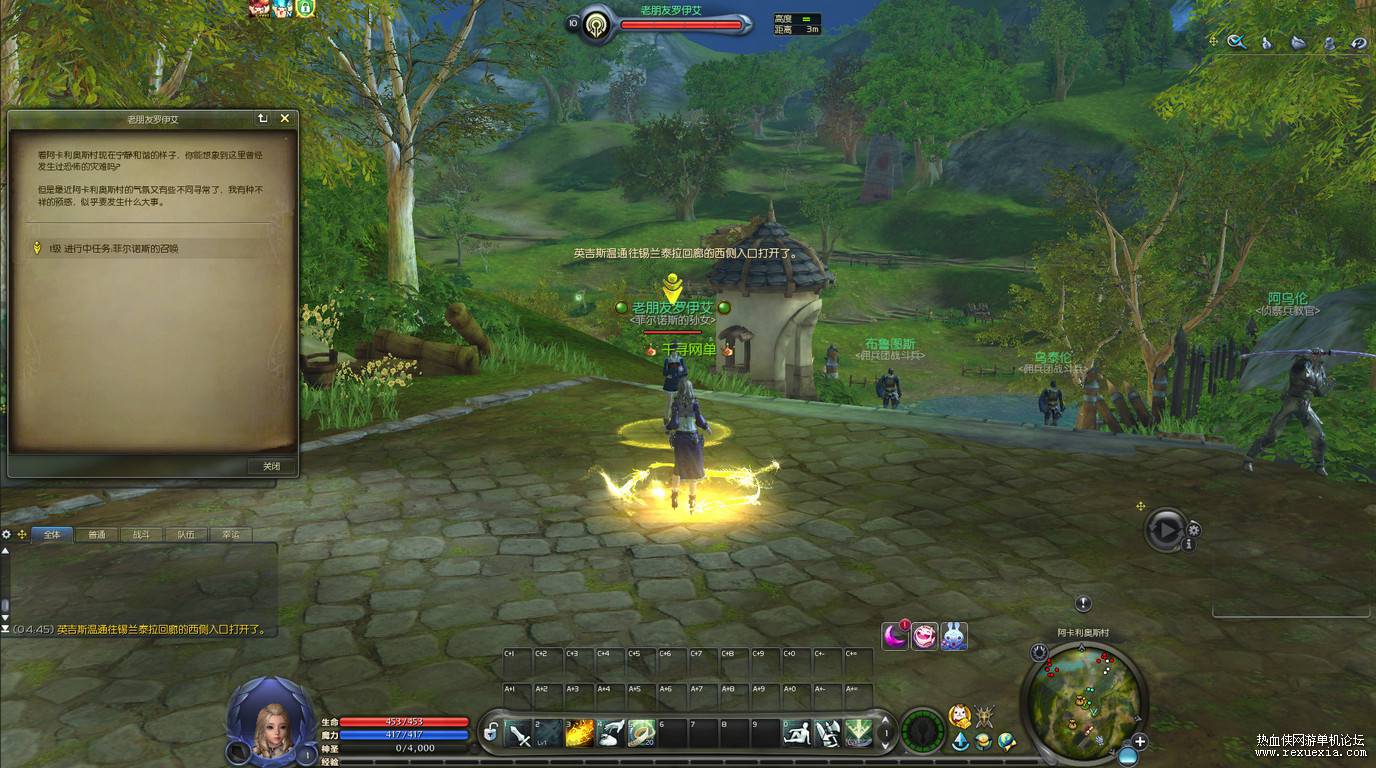Open the 阿卡利奥斯村 minimap

pos(1084,692)
